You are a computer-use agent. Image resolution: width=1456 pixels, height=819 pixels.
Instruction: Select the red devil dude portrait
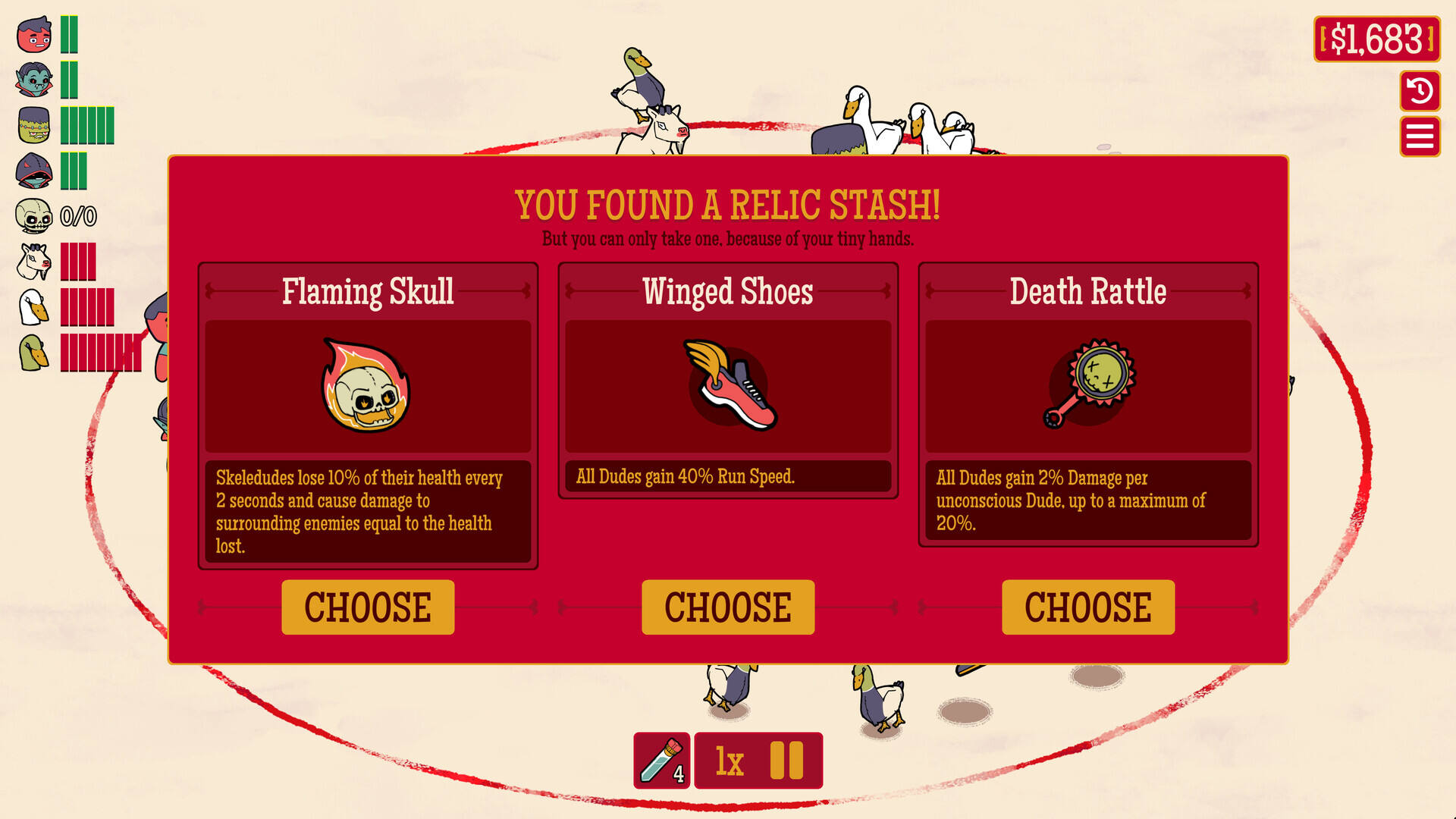click(x=34, y=35)
